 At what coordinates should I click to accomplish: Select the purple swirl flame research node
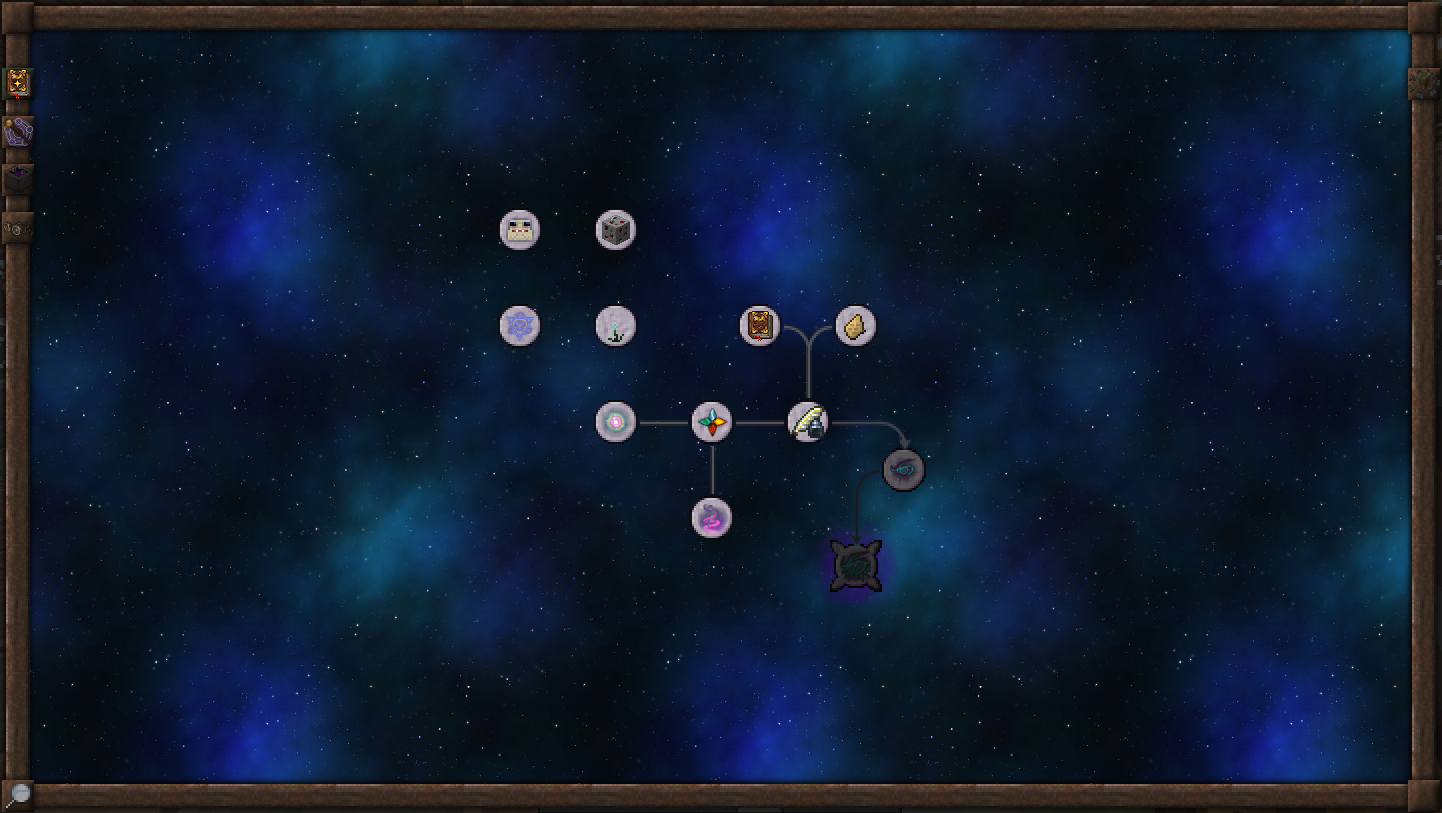tap(712, 518)
